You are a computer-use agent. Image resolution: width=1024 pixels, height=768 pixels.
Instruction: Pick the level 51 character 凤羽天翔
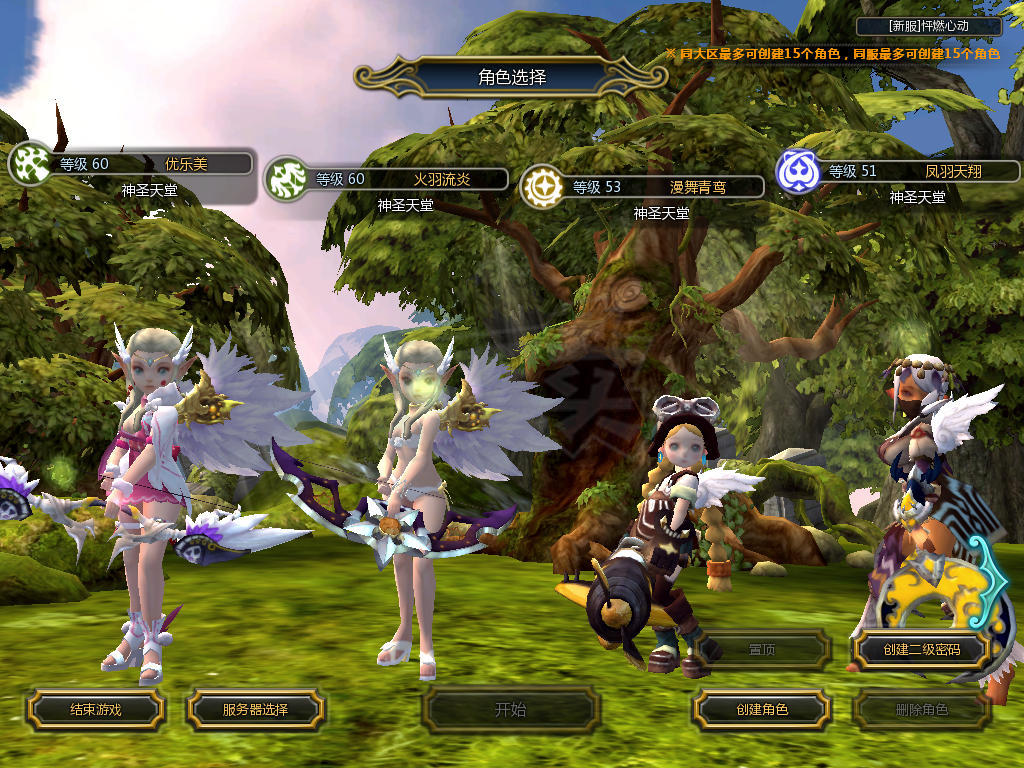pyautogui.click(x=910, y=171)
